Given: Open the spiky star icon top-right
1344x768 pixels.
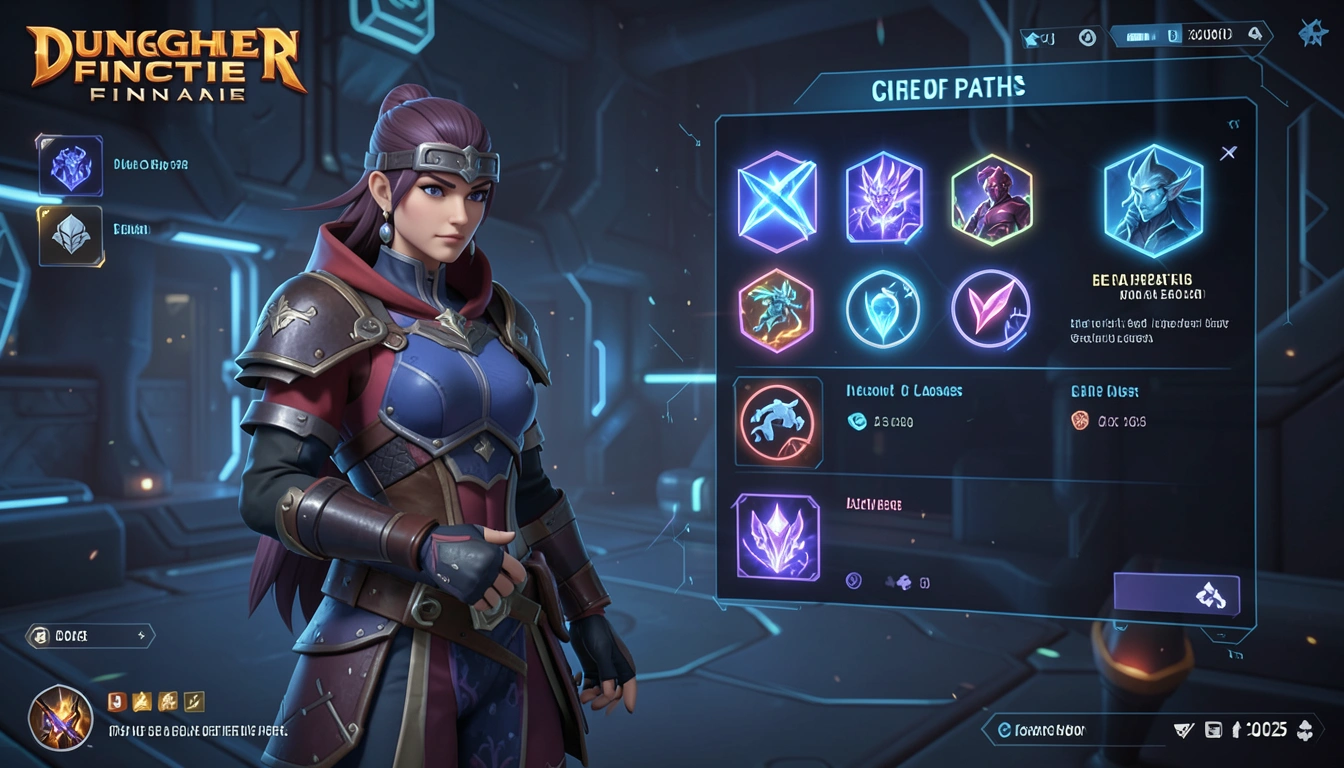Looking at the screenshot, I should [1312, 34].
